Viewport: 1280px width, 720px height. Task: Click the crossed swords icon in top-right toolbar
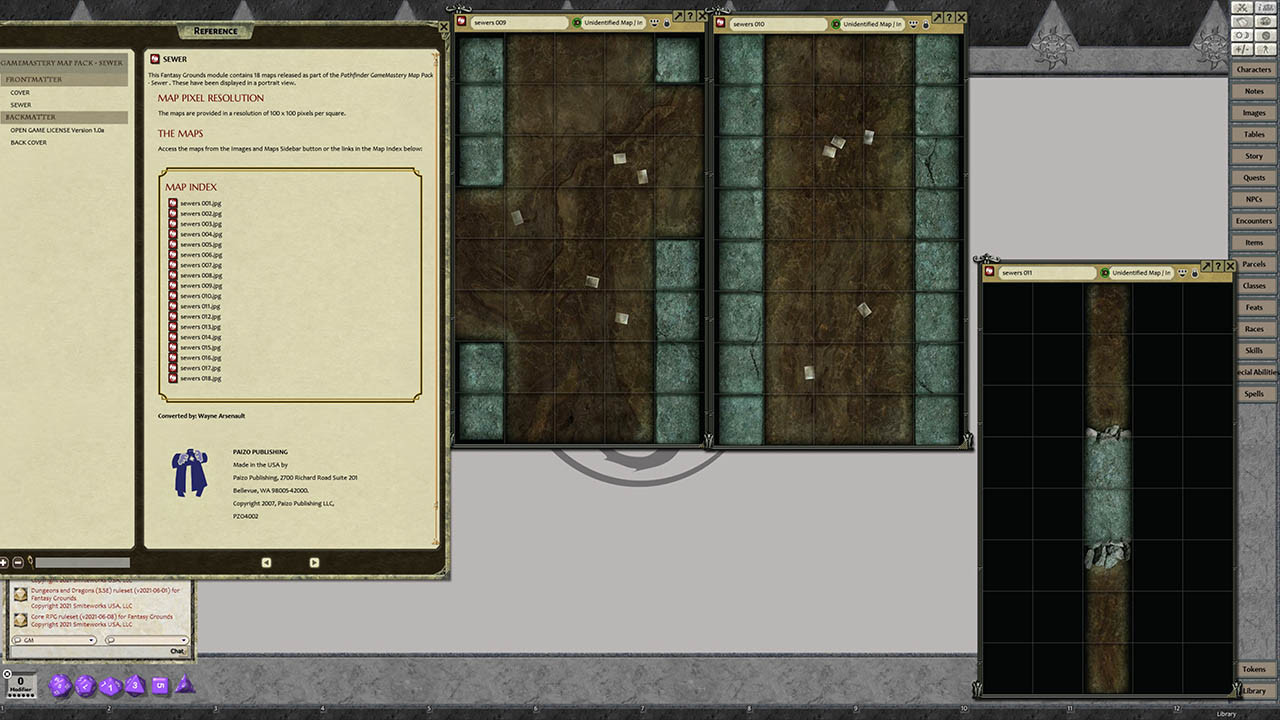(1242, 7)
